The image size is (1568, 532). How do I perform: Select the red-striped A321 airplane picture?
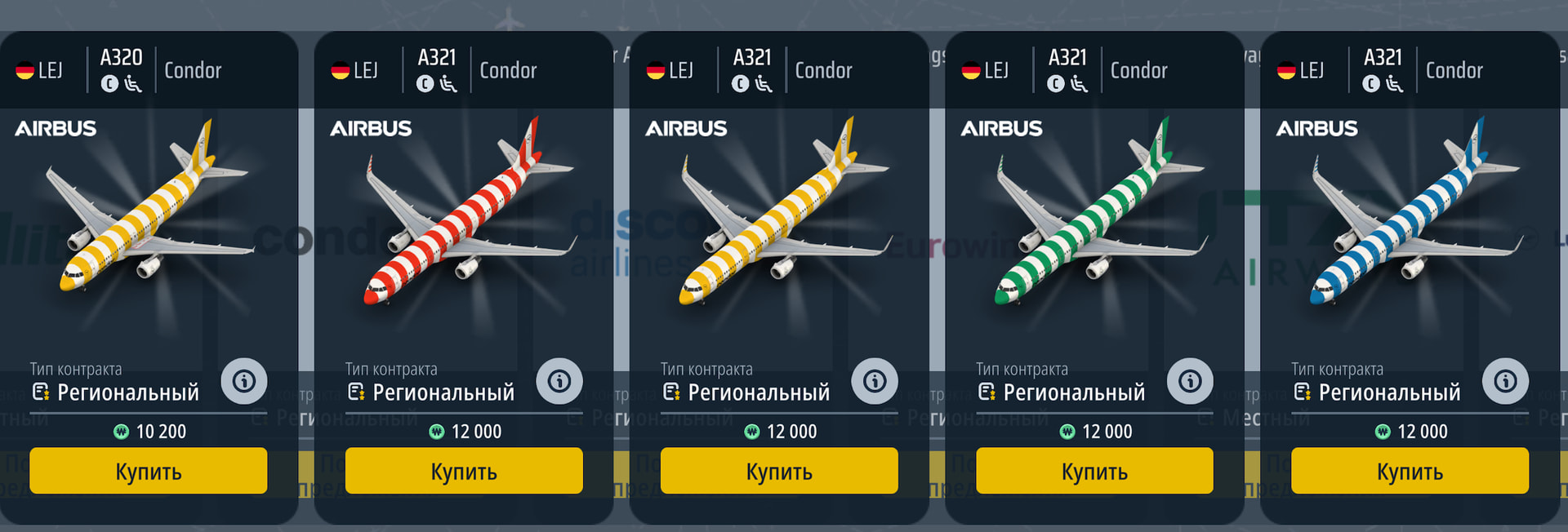pos(462,212)
